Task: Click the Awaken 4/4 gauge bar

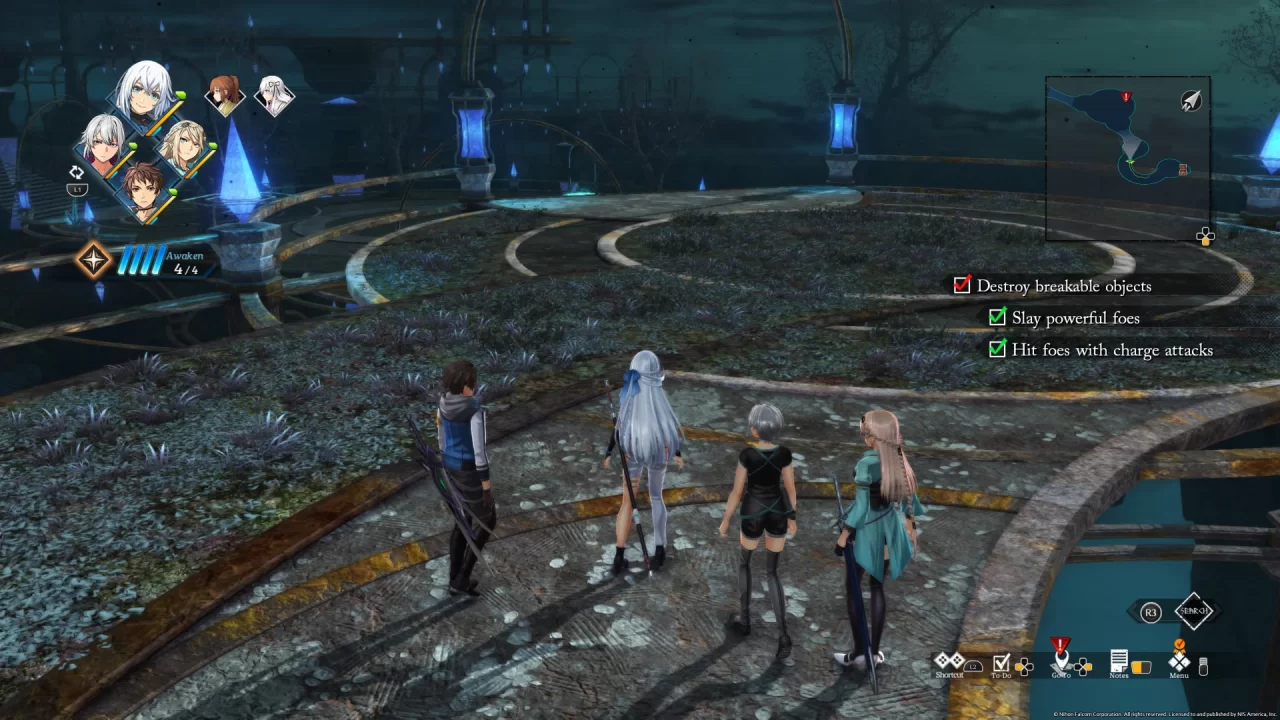Action: (143, 260)
